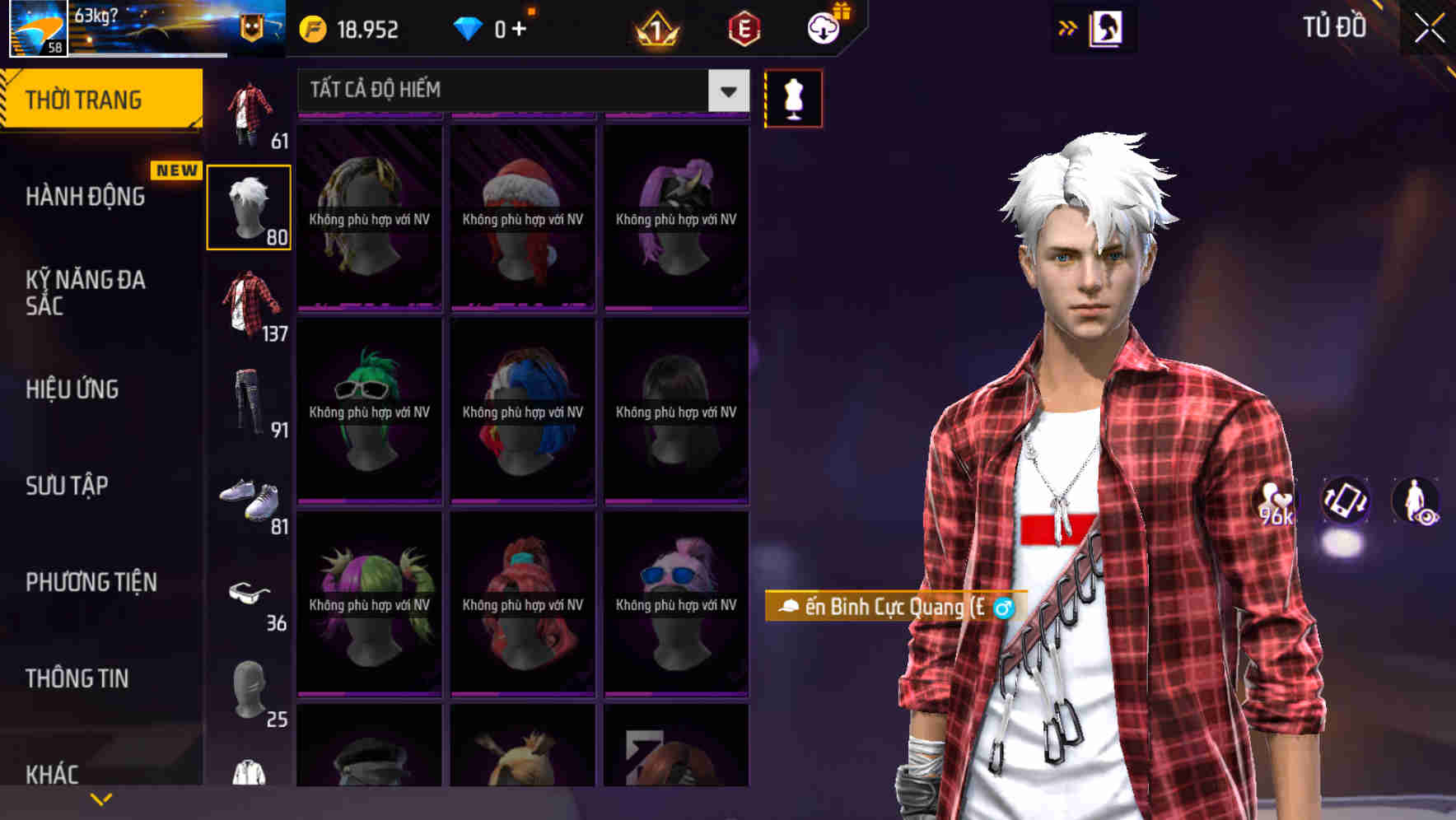Viewport: 1456px width, 820px height.
Task: Open the cloud download gift icon
Action: tap(822, 28)
